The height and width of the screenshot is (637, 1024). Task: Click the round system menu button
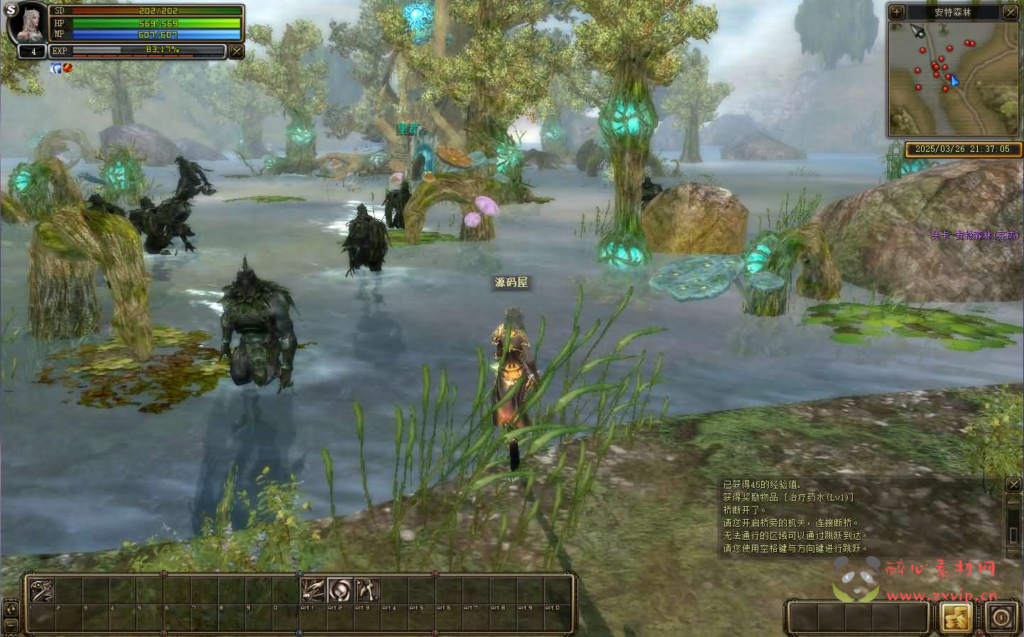click(1003, 616)
